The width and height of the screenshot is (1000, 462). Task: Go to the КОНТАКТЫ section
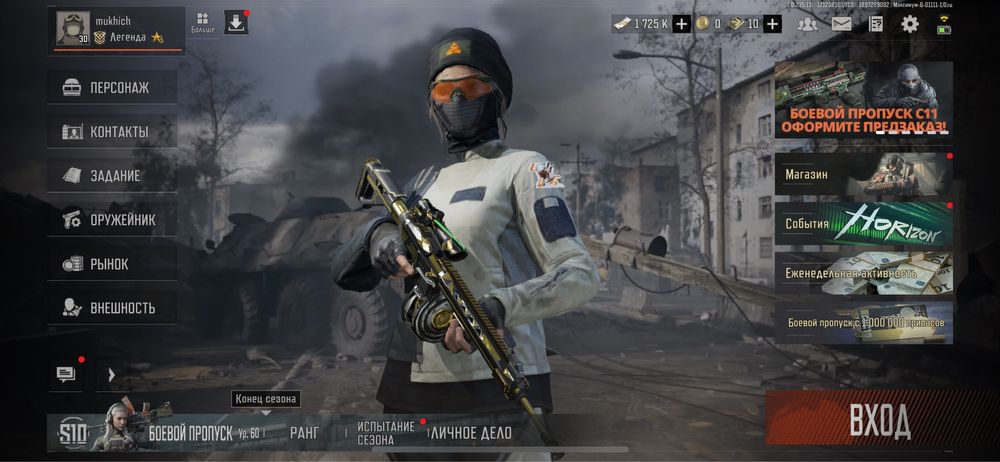pos(112,131)
